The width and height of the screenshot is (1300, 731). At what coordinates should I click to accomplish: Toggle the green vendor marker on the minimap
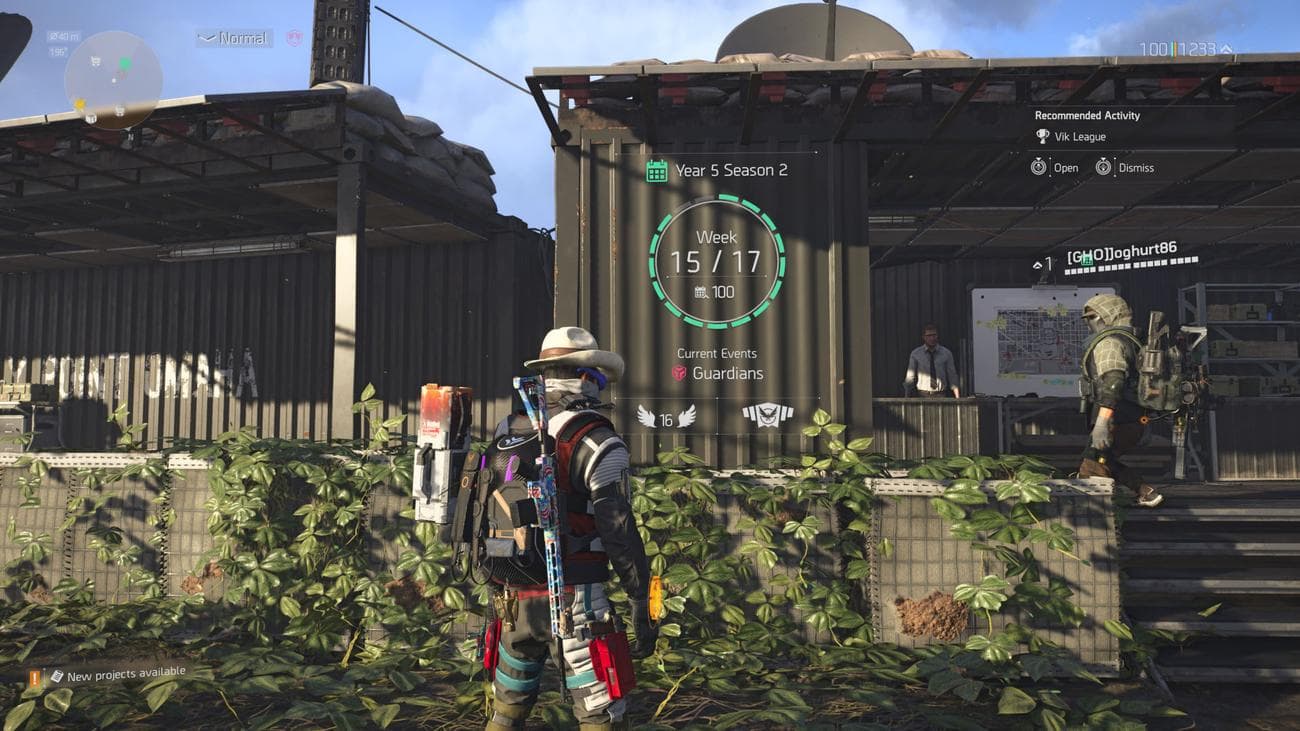(125, 62)
